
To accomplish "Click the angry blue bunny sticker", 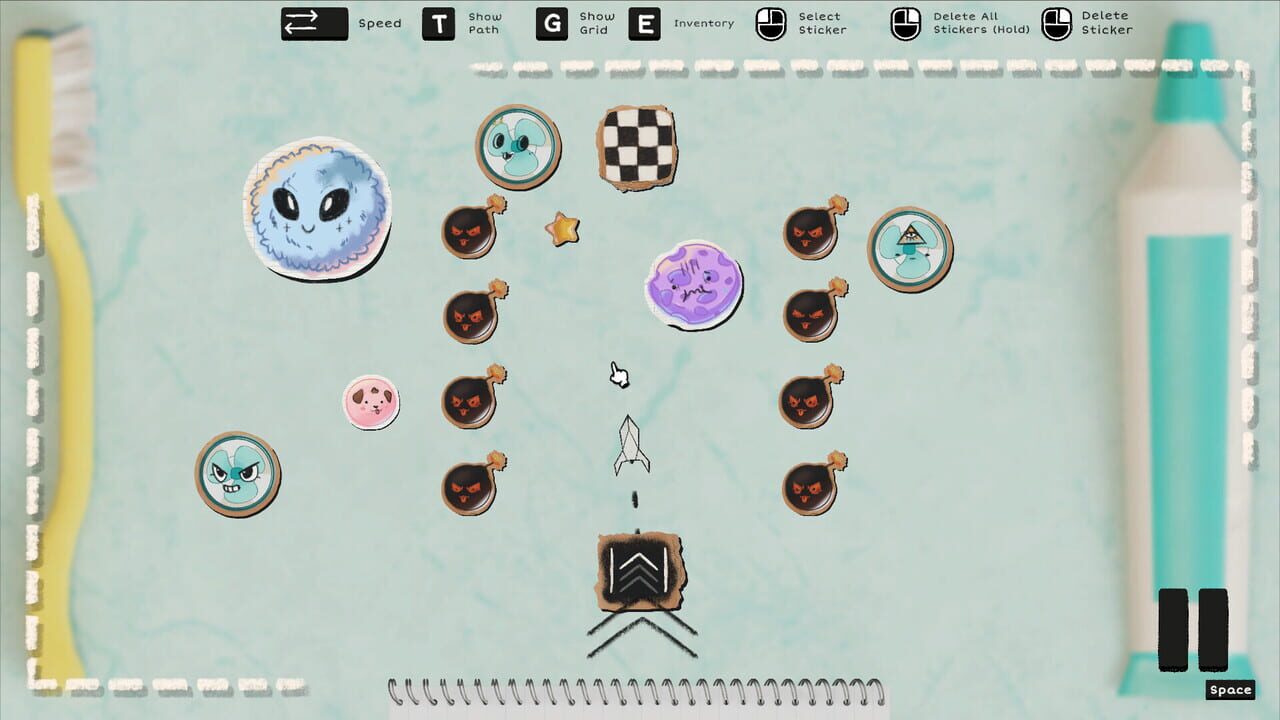I will [x=237, y=475].
